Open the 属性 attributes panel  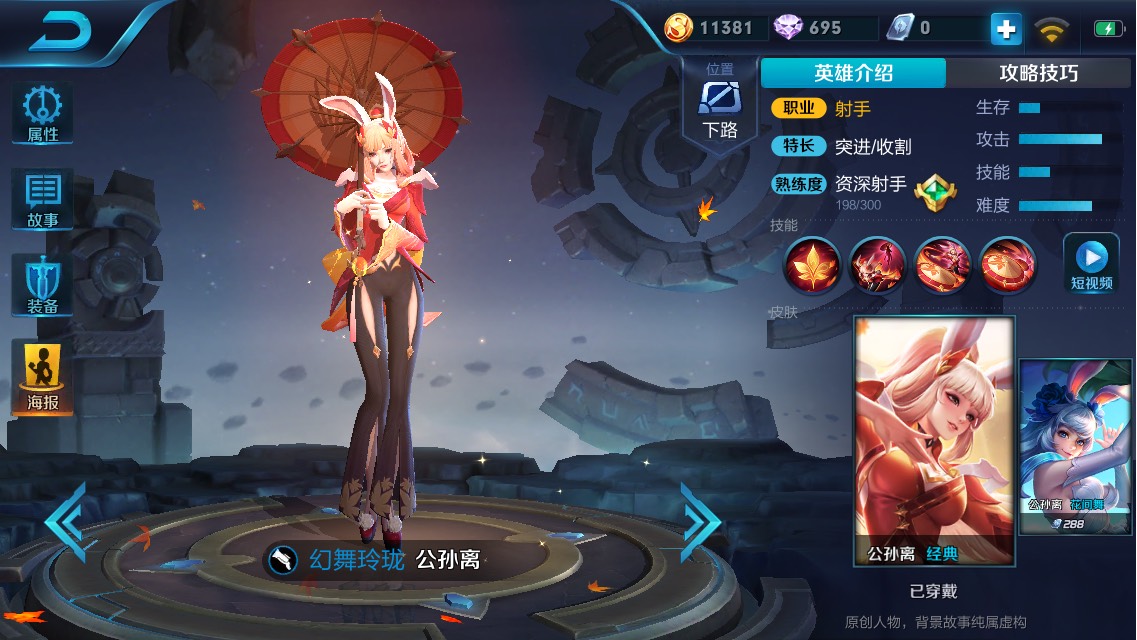click(42, 113)
